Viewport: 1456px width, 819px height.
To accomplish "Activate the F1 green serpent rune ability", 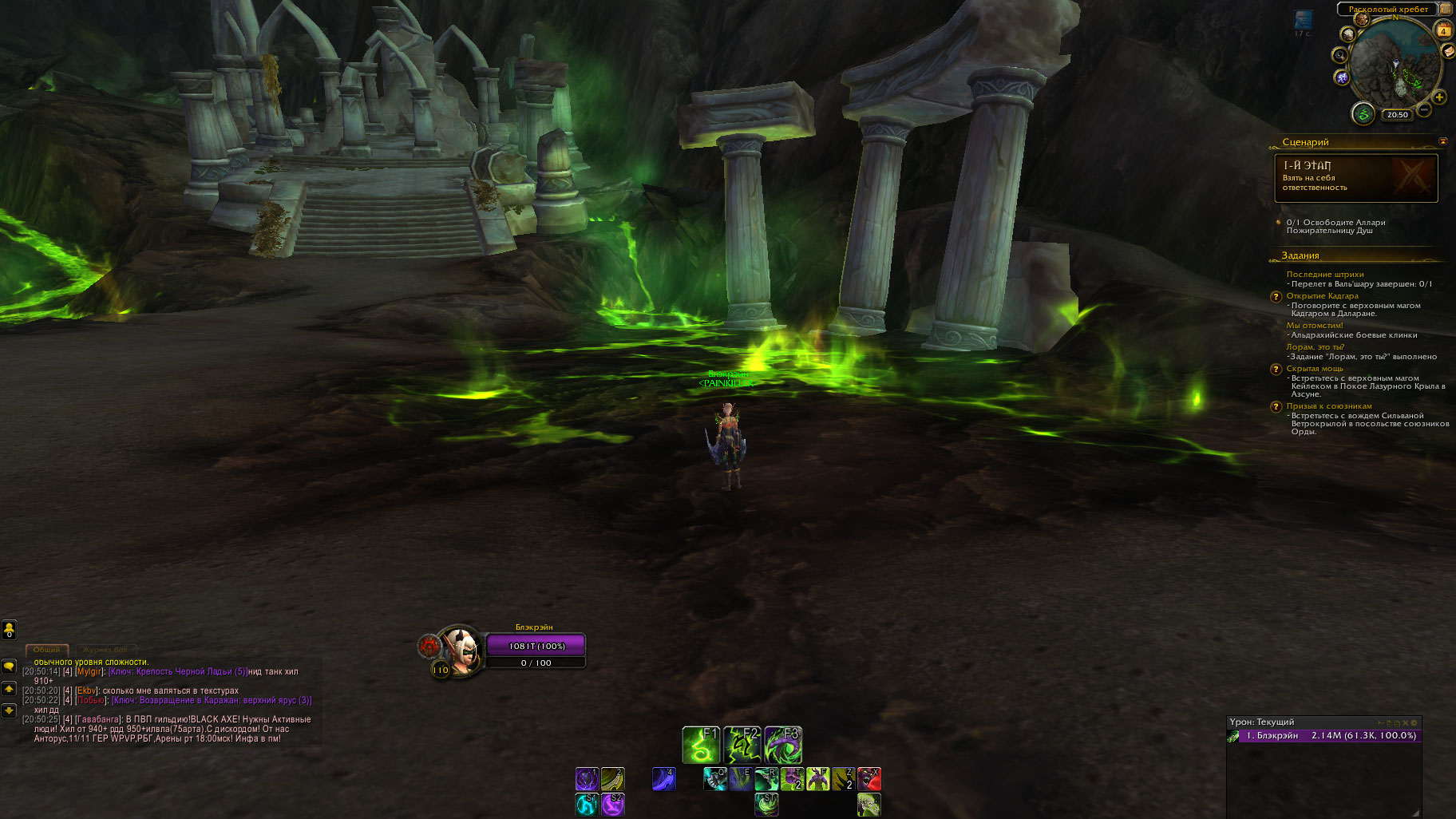I will [702, 746].
